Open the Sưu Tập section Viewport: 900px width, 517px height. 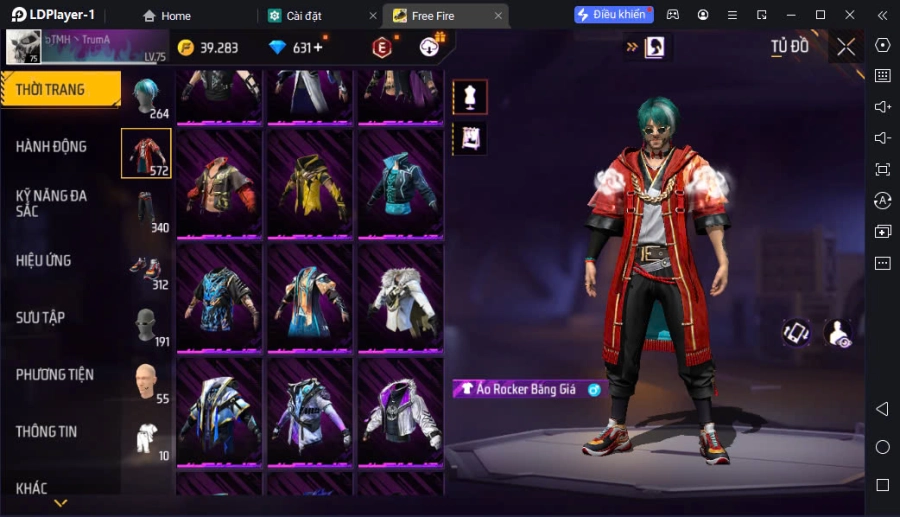point(41,318)
